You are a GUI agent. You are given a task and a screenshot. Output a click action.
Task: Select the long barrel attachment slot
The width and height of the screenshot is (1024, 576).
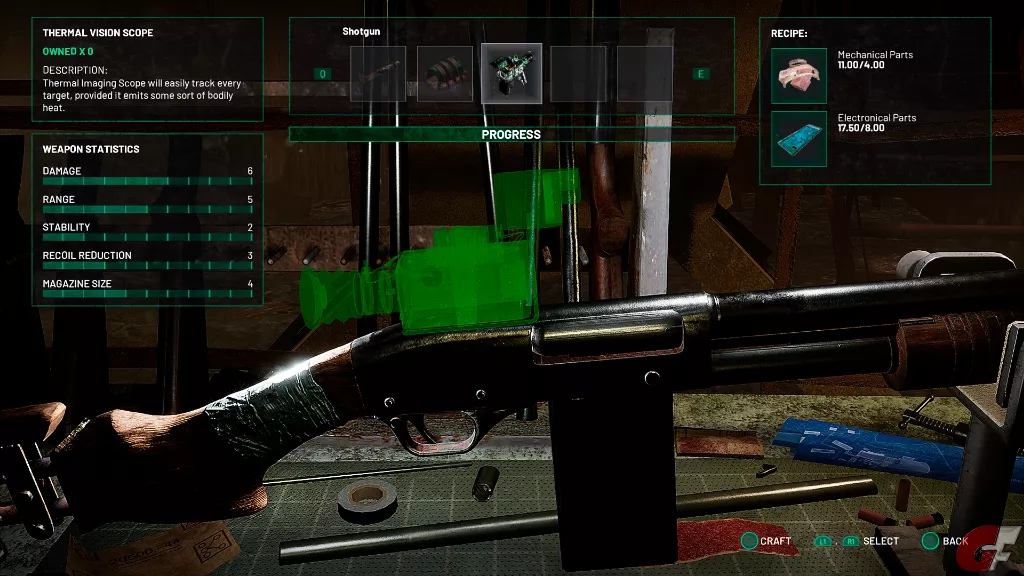pyautogui.click(x=378, y=73)
